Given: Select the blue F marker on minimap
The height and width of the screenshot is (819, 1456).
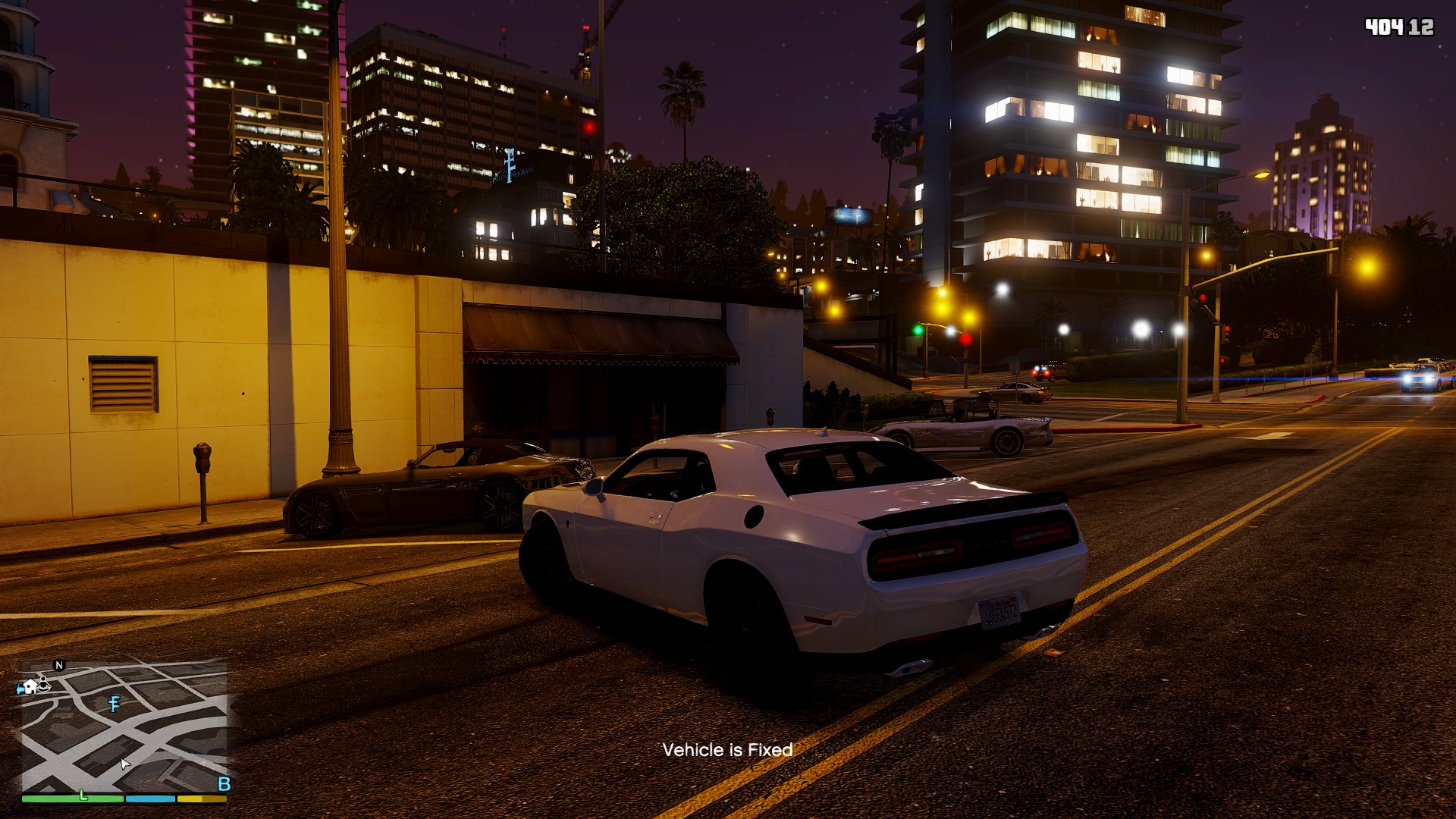Looking at the screenshot, I should click(x=115, y=704).
